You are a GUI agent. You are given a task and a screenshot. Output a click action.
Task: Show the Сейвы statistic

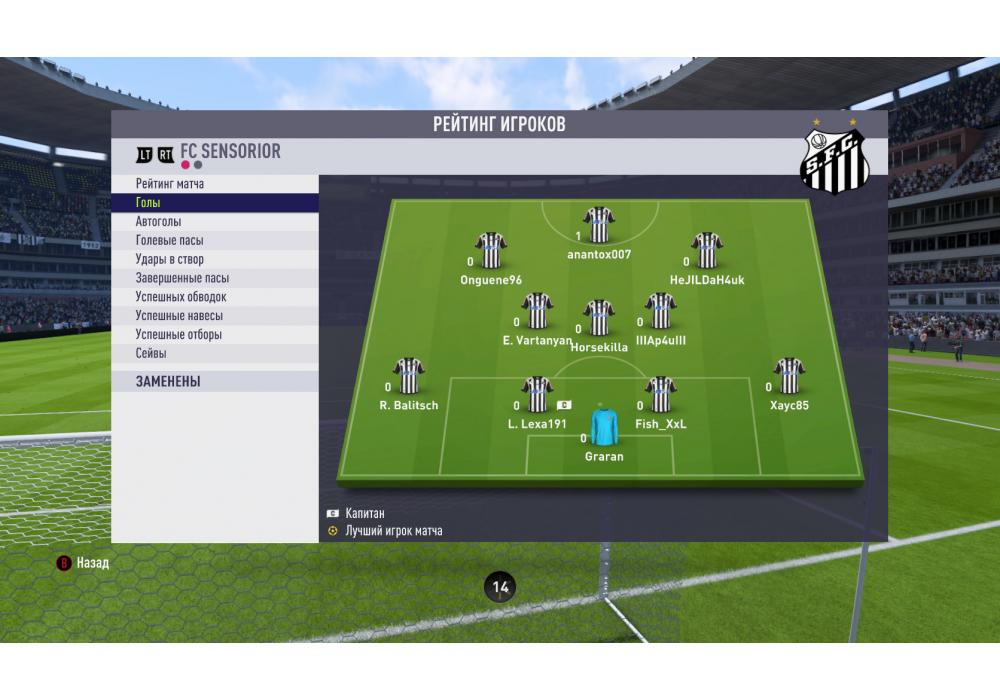coord(151,354)
